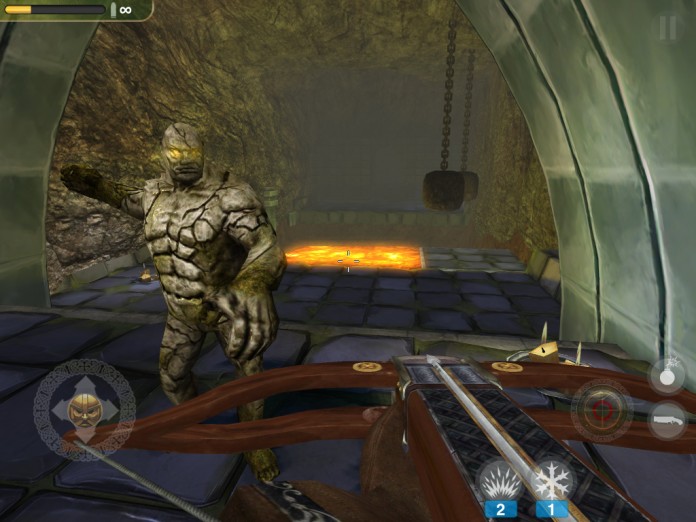Pause the game
Viewport: 696px width, 522px height.
(667, 28)
